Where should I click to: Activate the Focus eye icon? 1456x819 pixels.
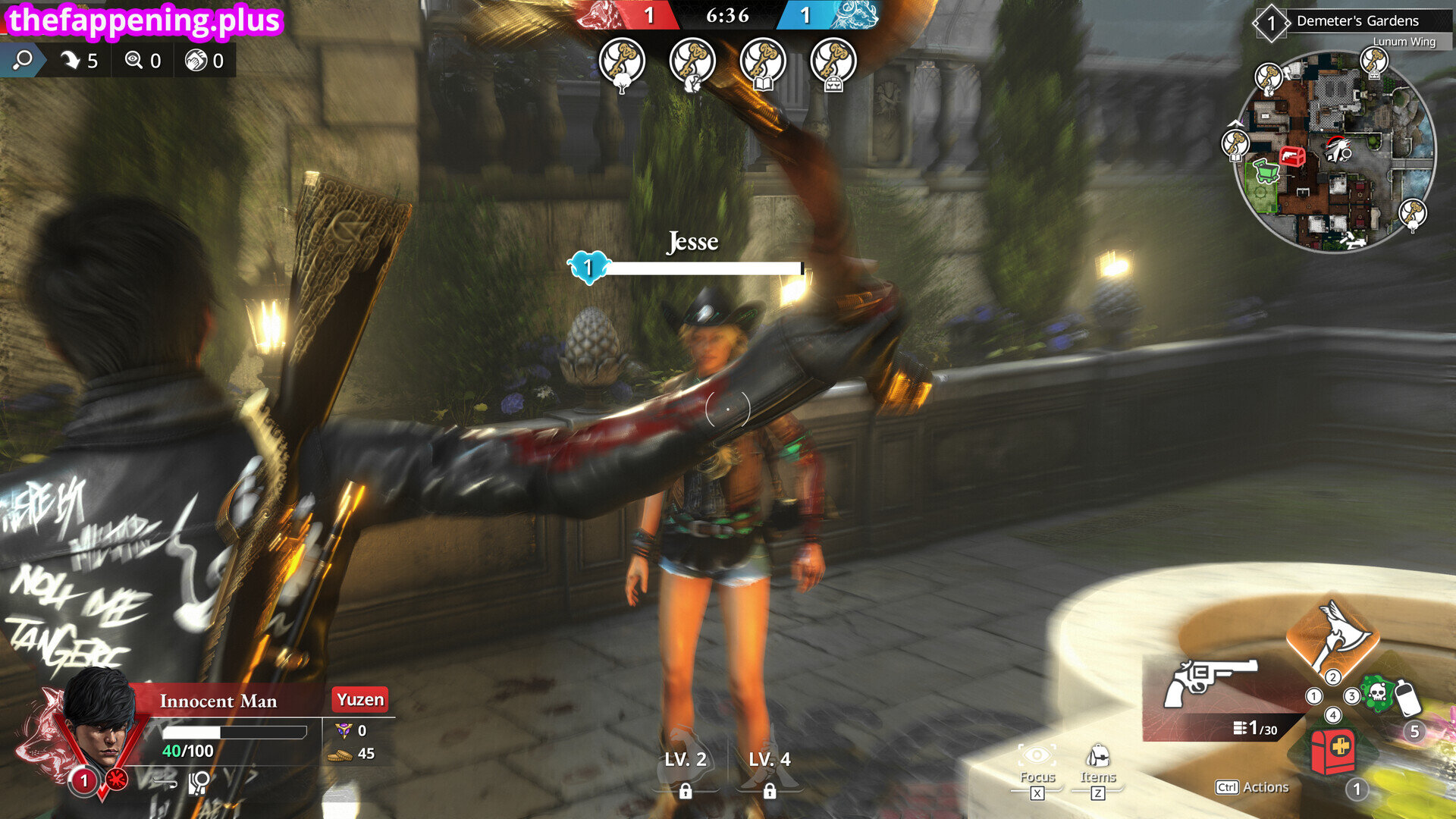(1037, 758)
